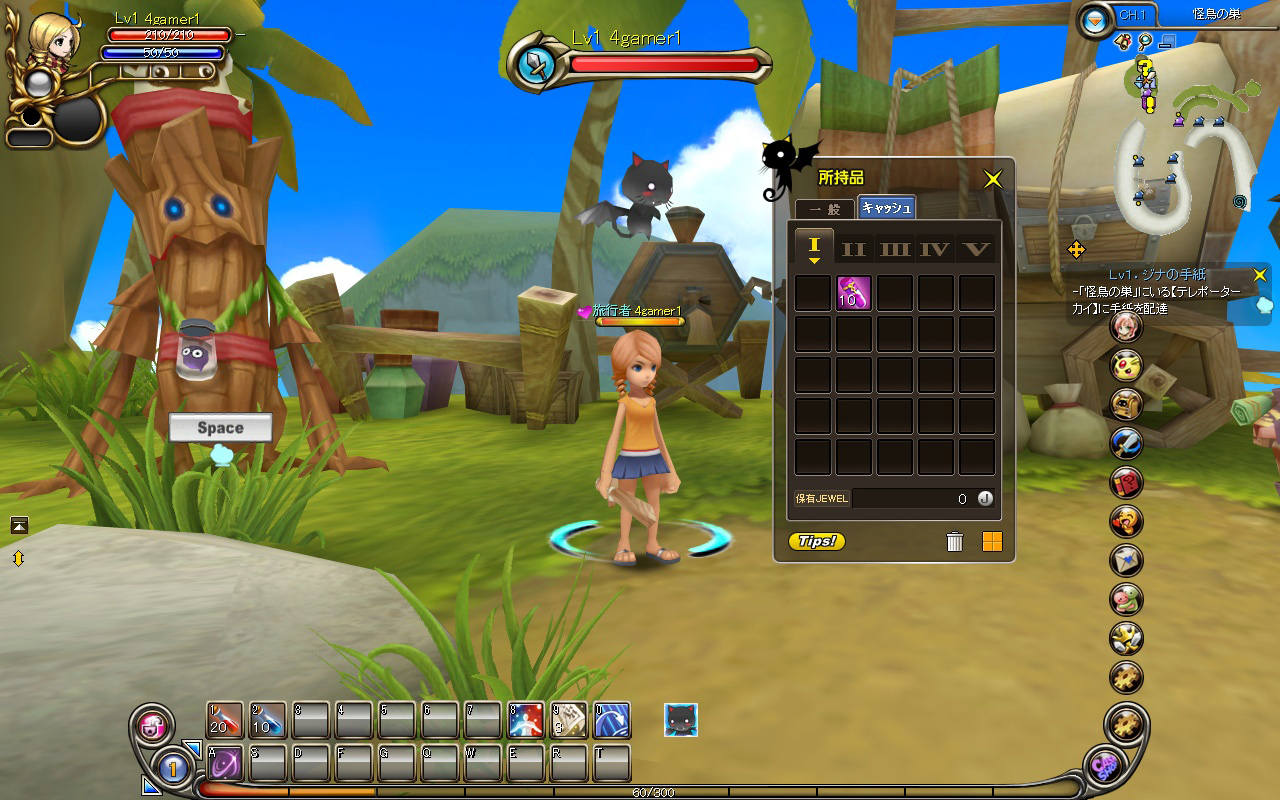This screenshot has height=800, width=1280.
Task: Select the pink item stacked at 10
Action: 853,293
